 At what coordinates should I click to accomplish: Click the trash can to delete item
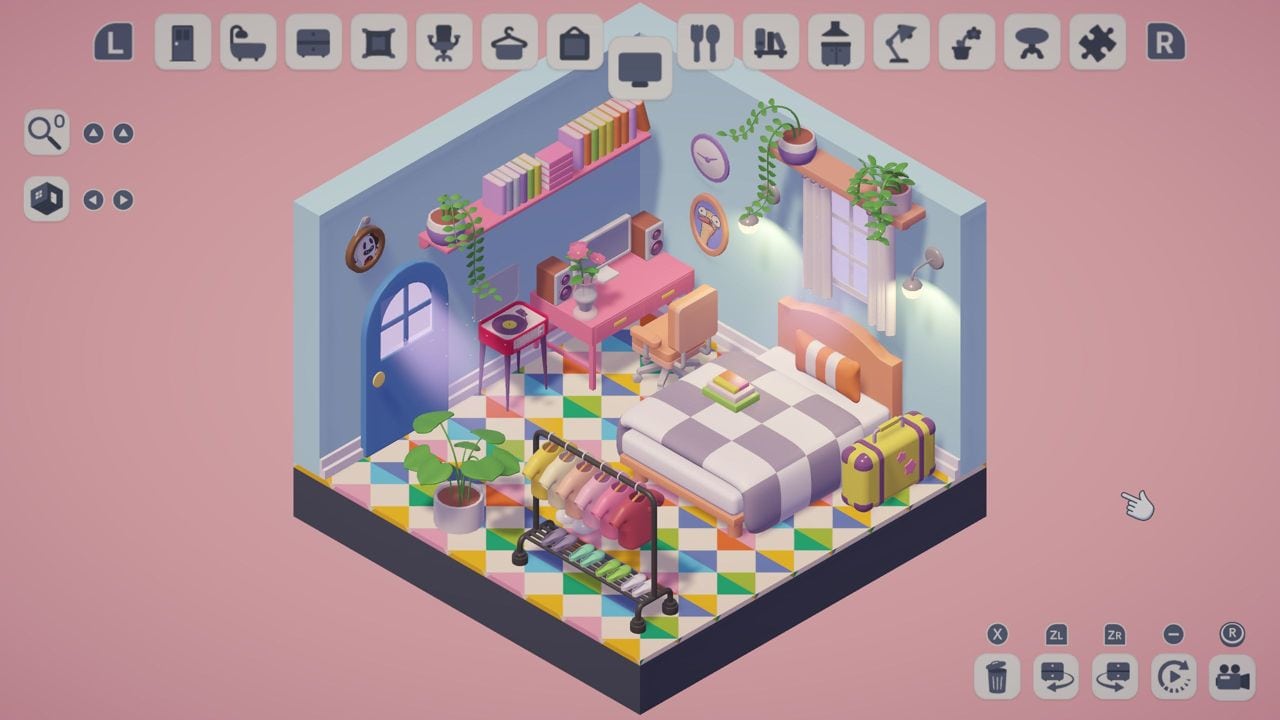[x=995, y=676]
